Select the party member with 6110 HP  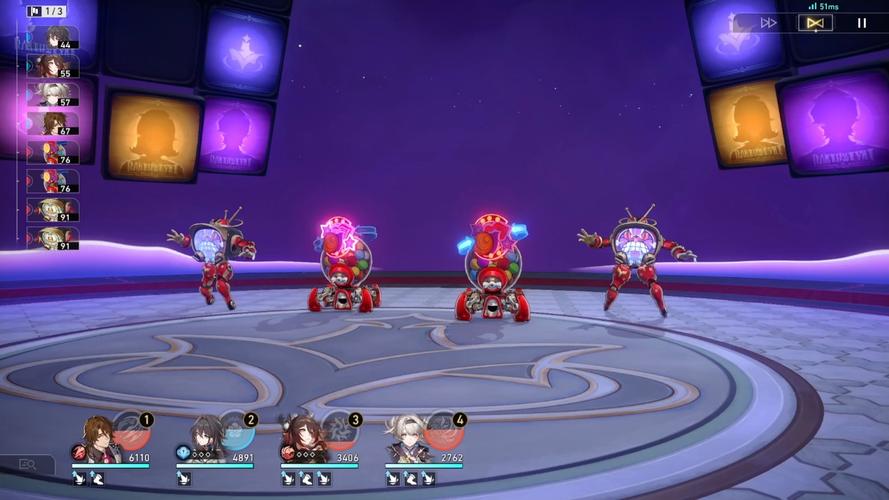98,438
